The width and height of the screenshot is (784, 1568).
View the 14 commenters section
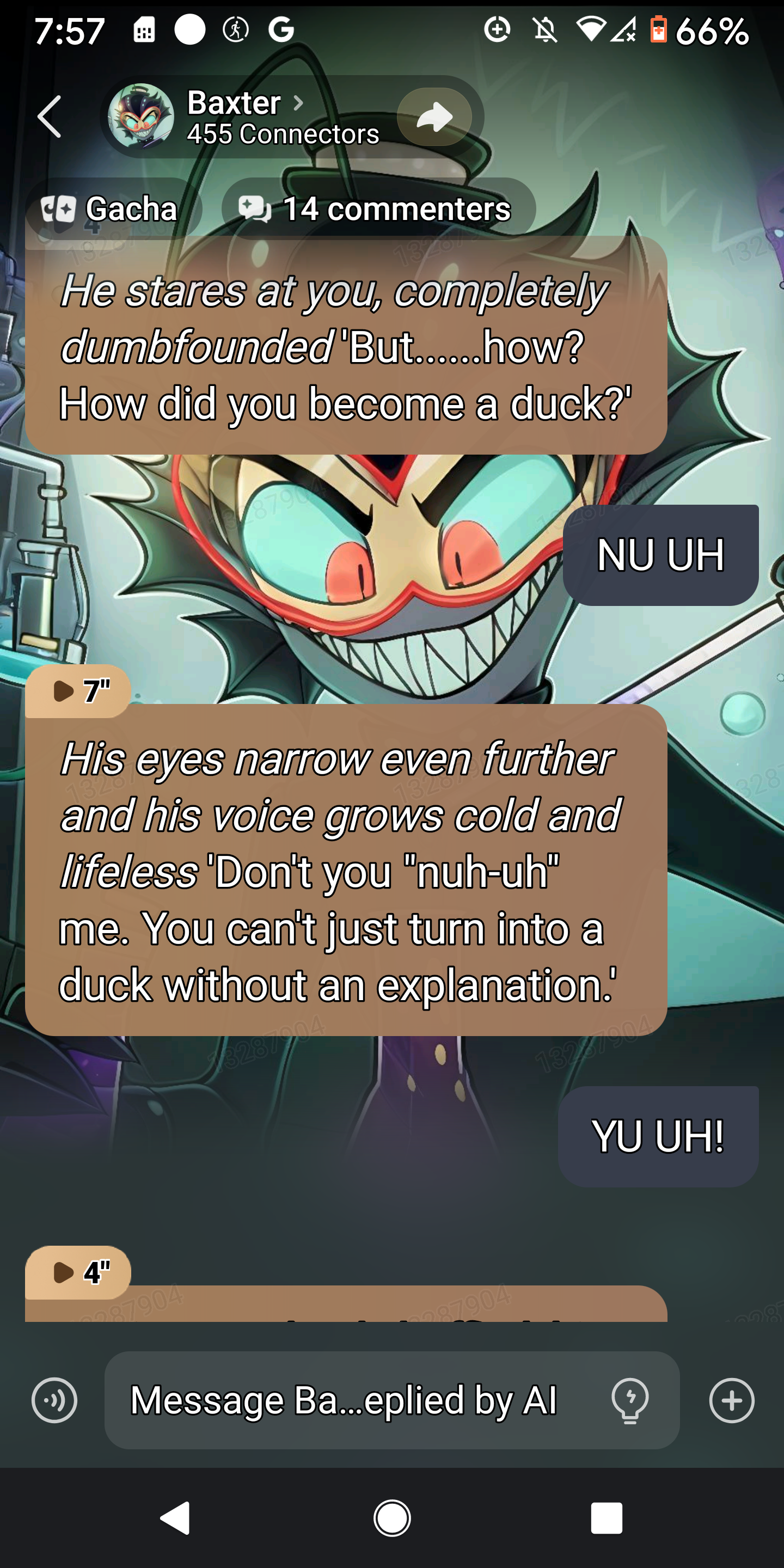point(378,209)
